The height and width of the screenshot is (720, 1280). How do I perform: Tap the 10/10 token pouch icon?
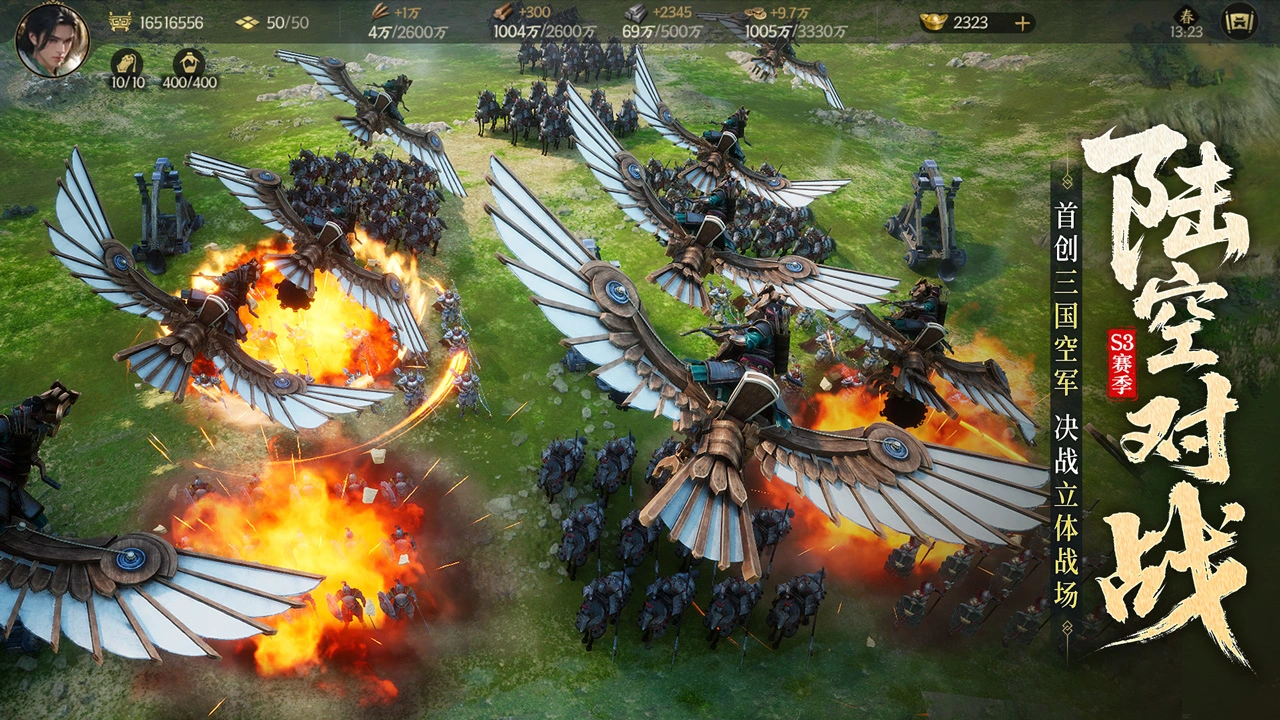(127, 62)
